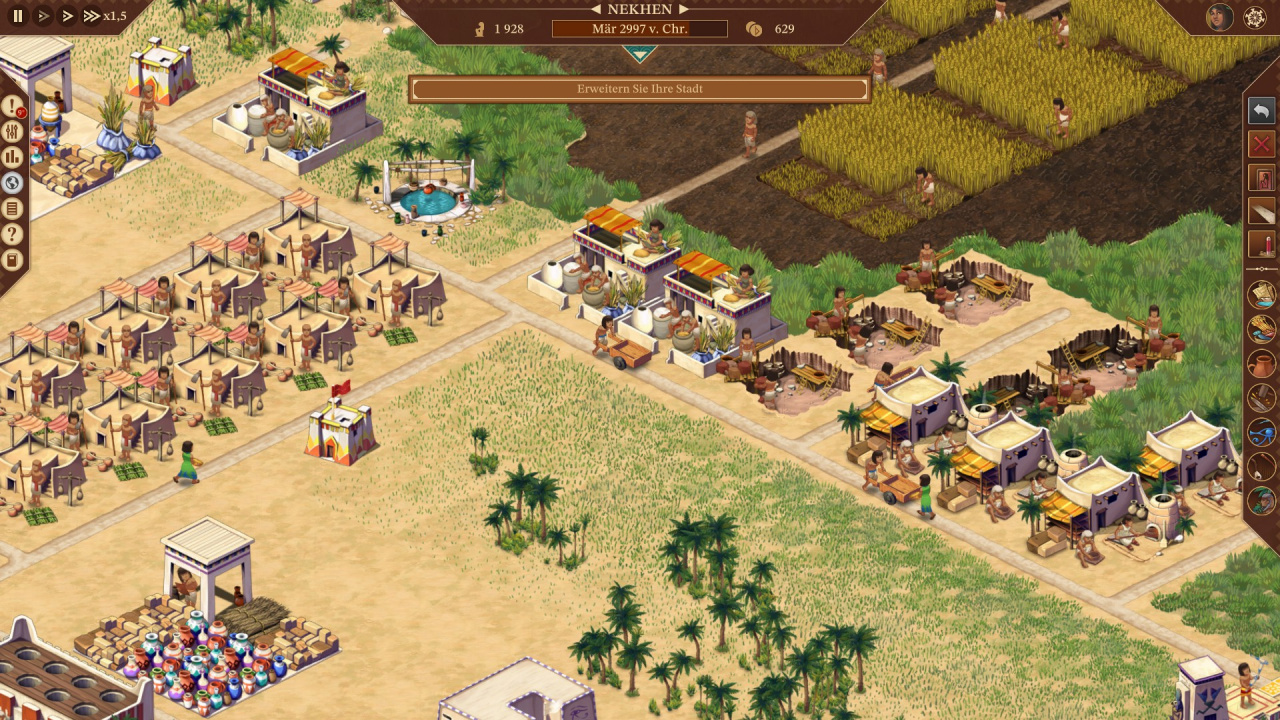
Task: Expand the teal dropdown arrow under the date
Action: point(640,53)
